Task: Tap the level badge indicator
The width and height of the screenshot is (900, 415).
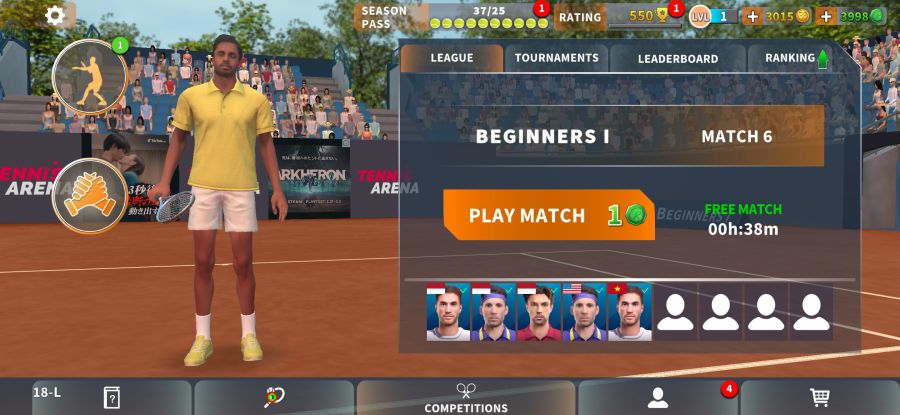Action: (x=712, y=16)
